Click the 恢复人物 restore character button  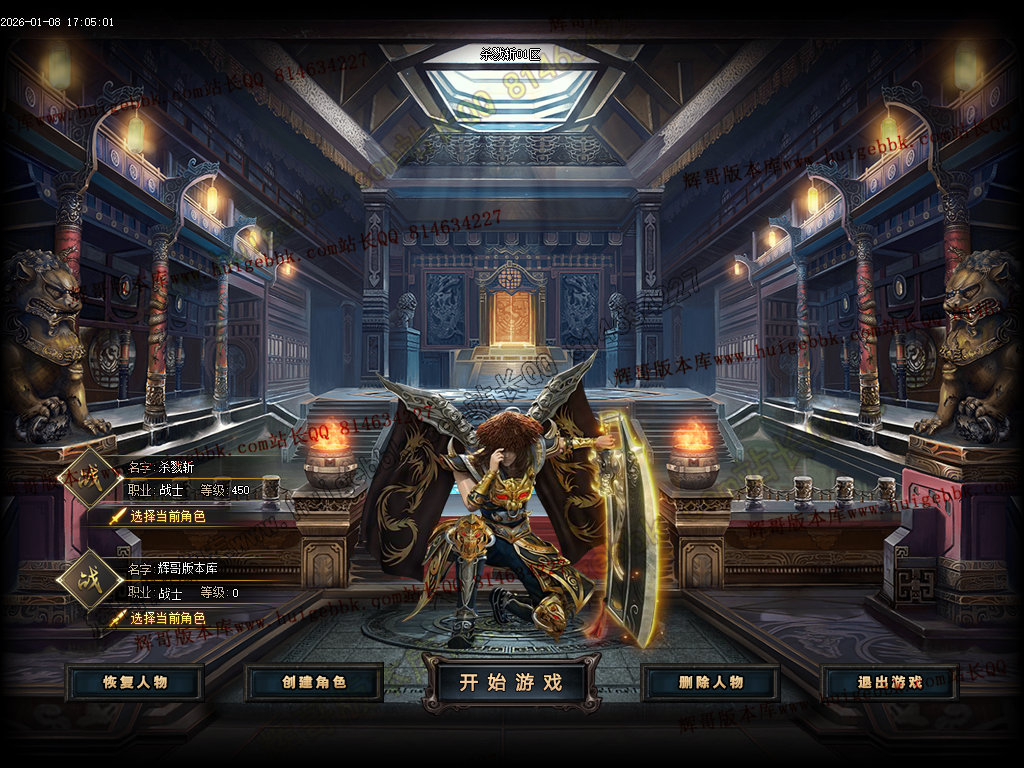pyautogui.click(x=135, y=683)
